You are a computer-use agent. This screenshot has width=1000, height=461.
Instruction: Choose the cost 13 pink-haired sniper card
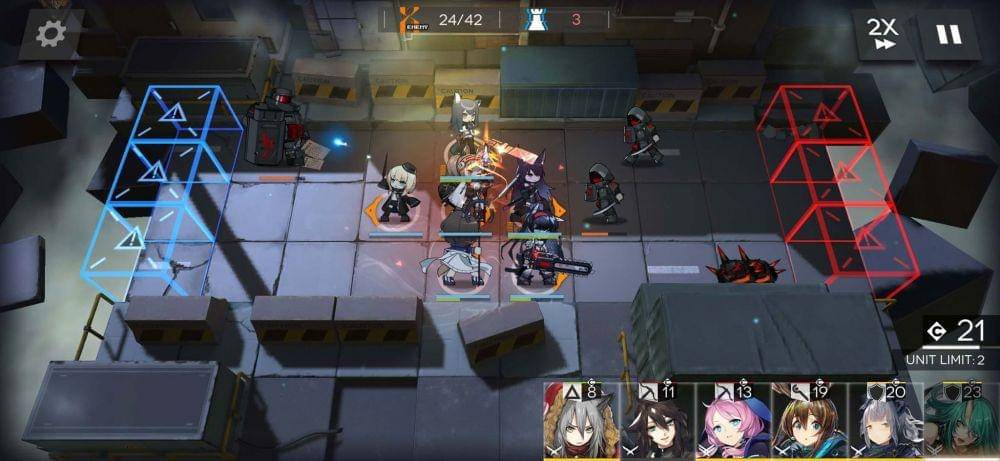[733, 421]
